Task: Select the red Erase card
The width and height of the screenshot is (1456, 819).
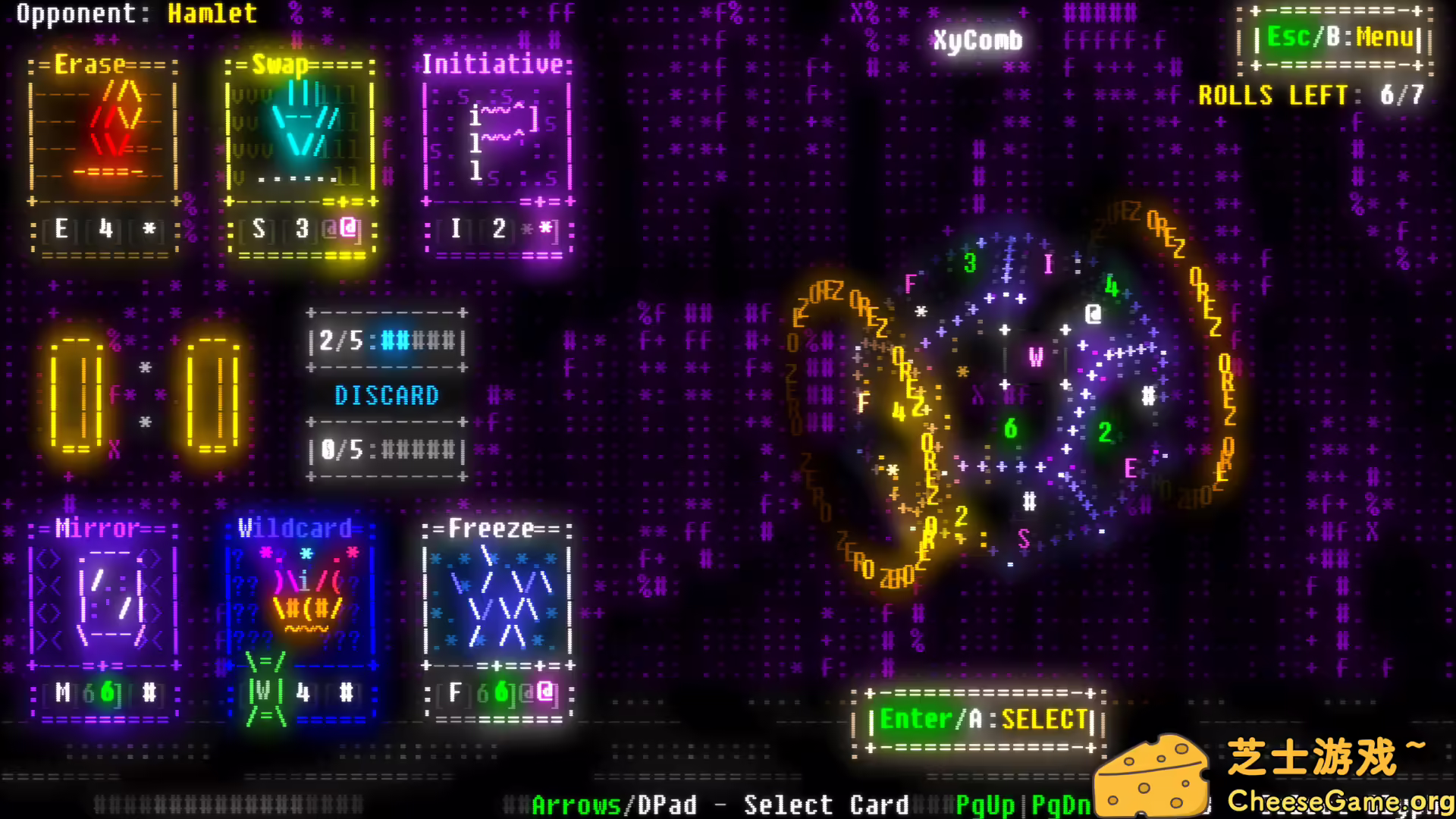Action: (x=105, y=152)
